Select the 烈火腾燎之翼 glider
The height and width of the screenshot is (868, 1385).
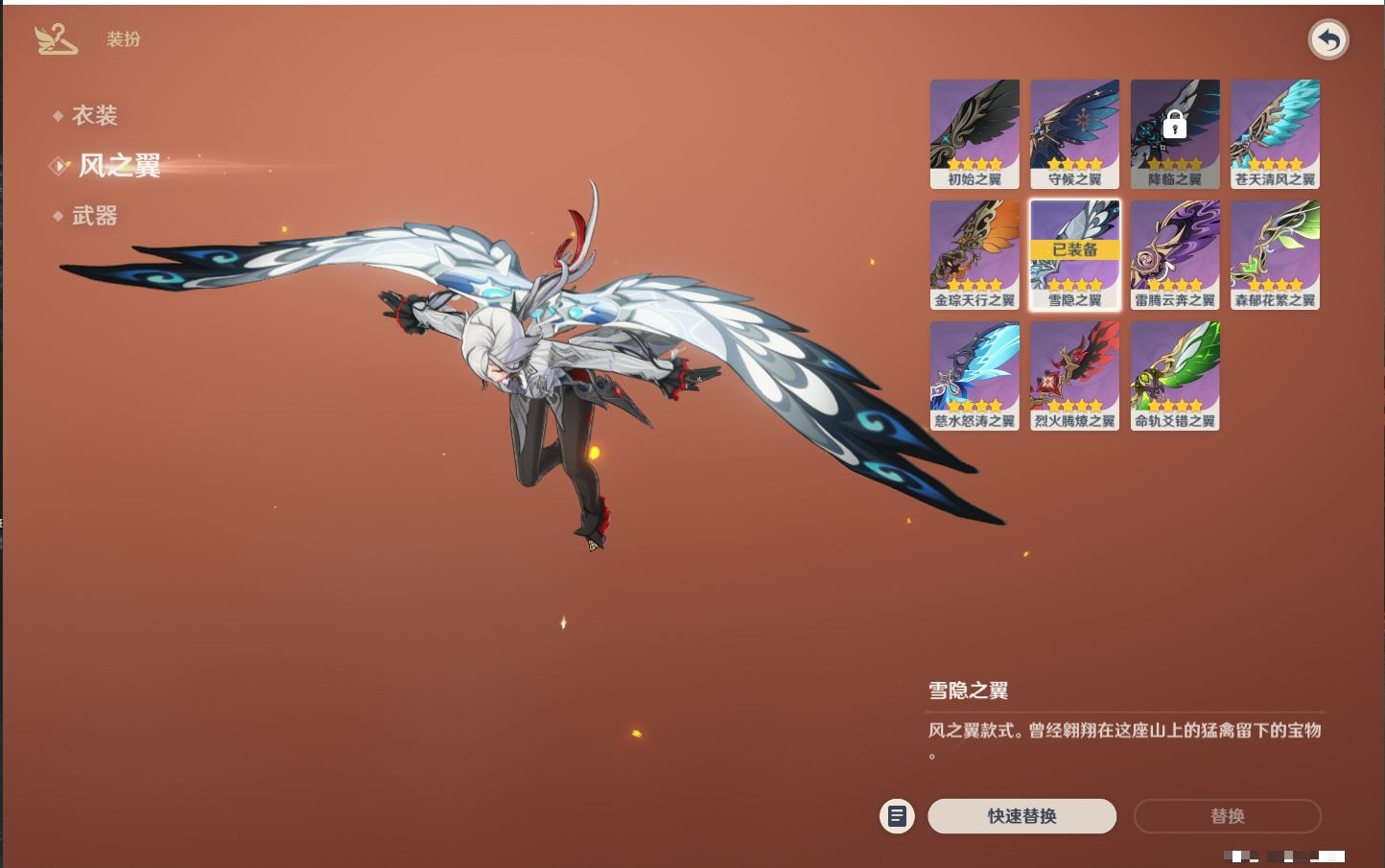(x=1074, y=375)
